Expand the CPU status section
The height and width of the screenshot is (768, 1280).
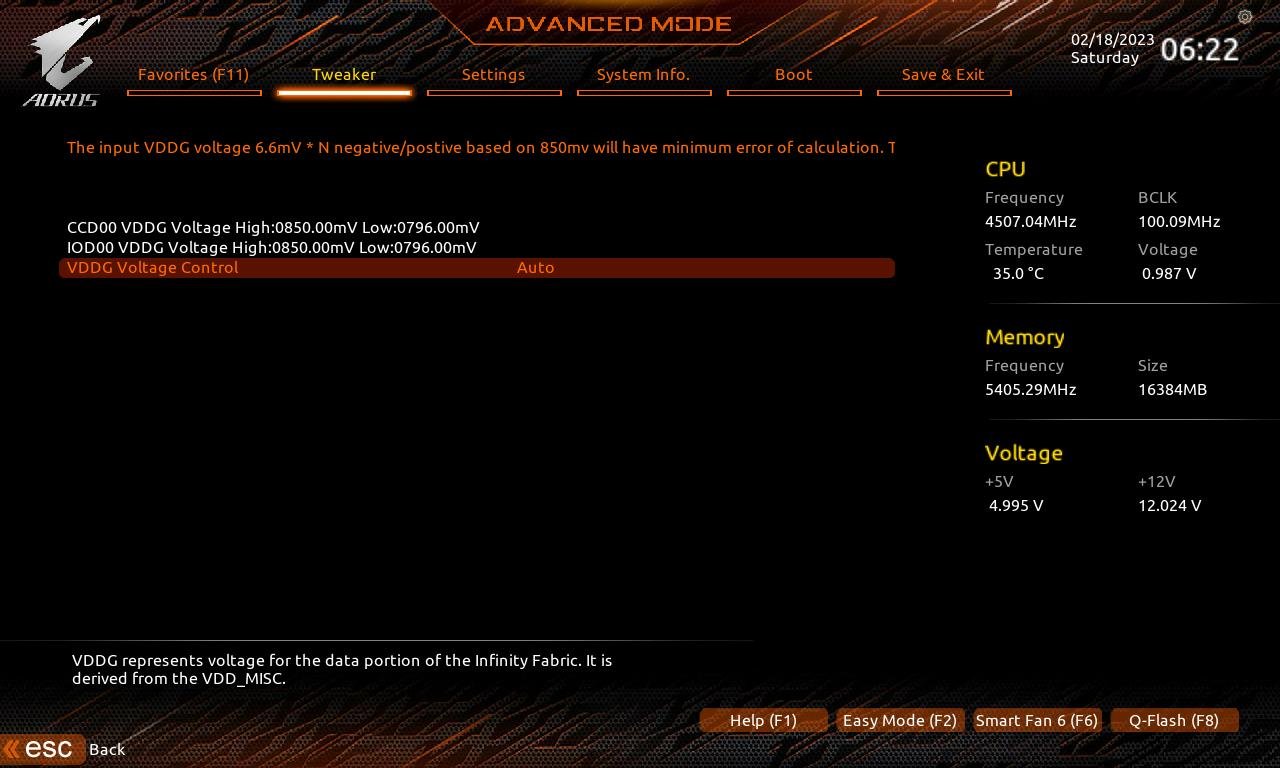[x=1005, y=169]
